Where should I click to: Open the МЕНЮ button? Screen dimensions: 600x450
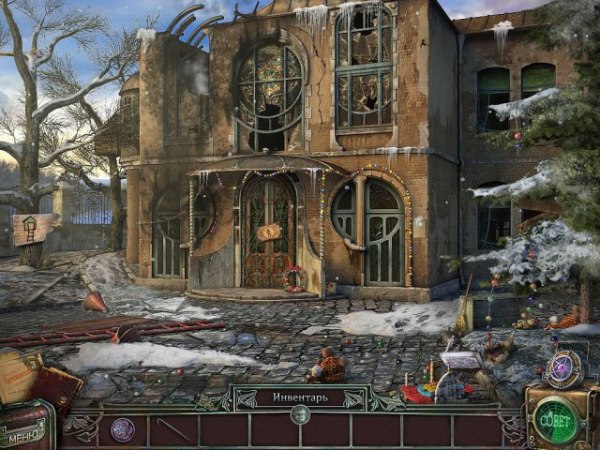pyautogui.click(x=24, y=435)
